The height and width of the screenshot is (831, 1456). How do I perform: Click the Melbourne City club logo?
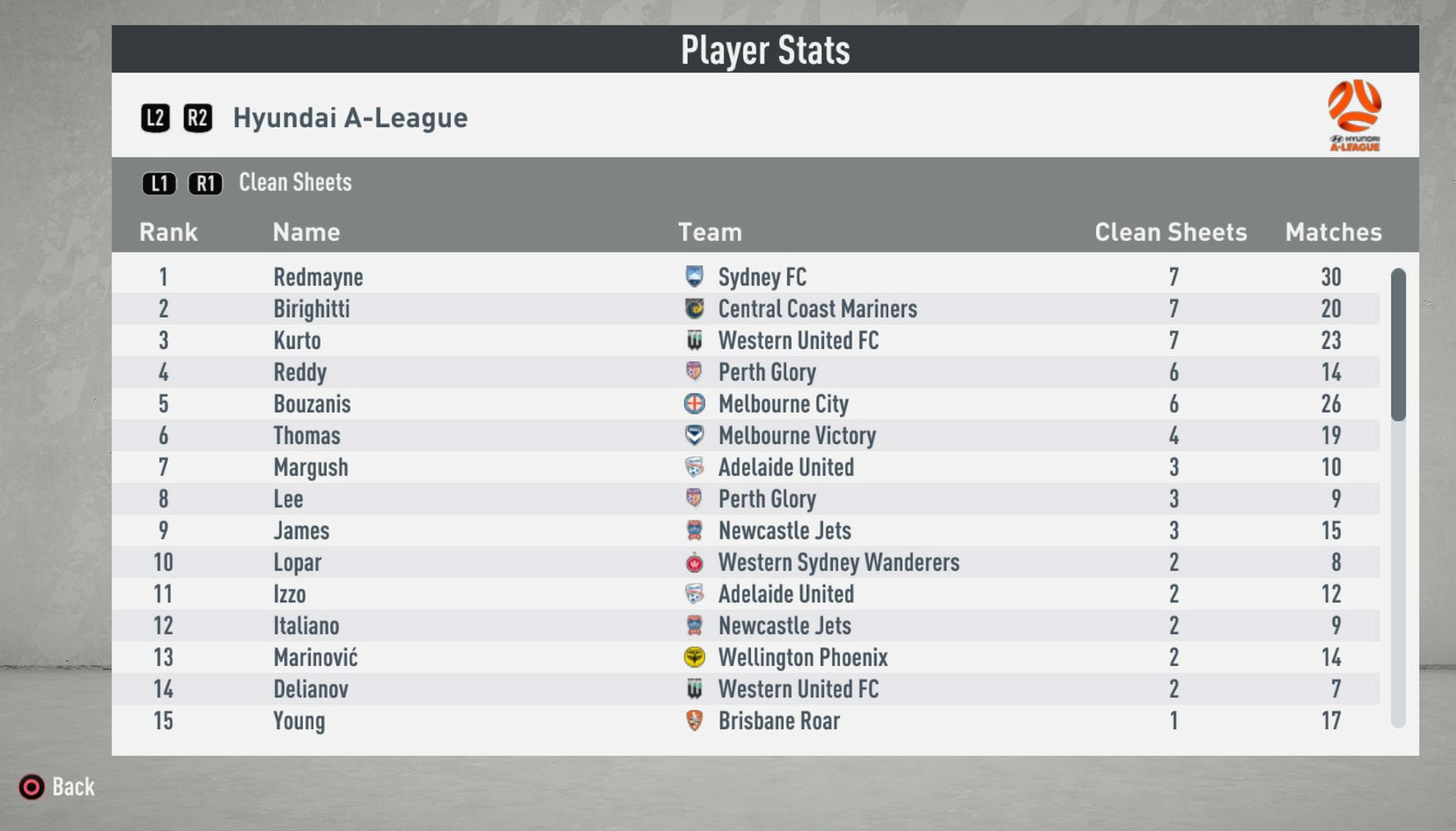click(695, 404)
